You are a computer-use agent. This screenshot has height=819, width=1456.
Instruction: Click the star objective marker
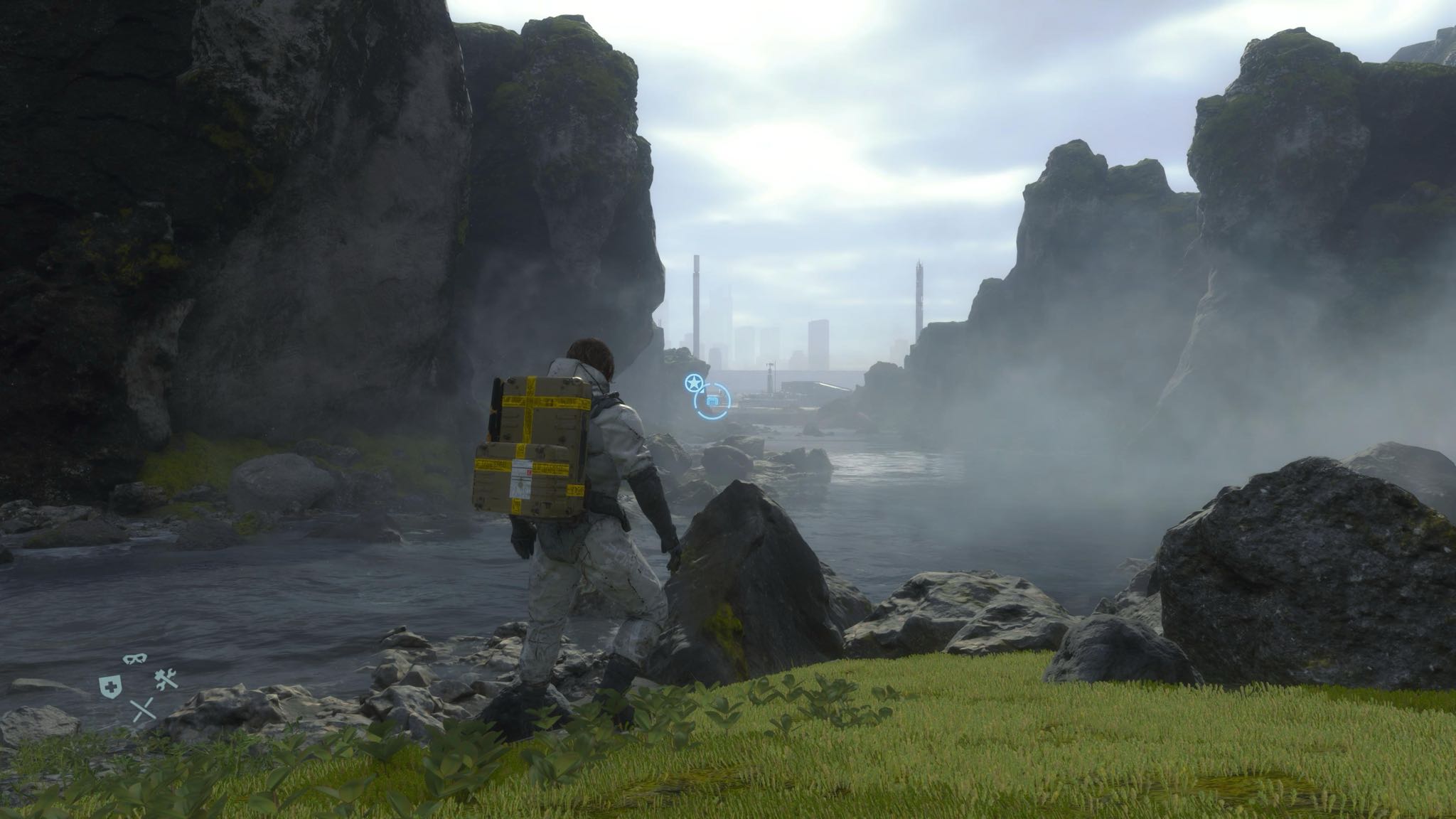[x=692, y=383]
